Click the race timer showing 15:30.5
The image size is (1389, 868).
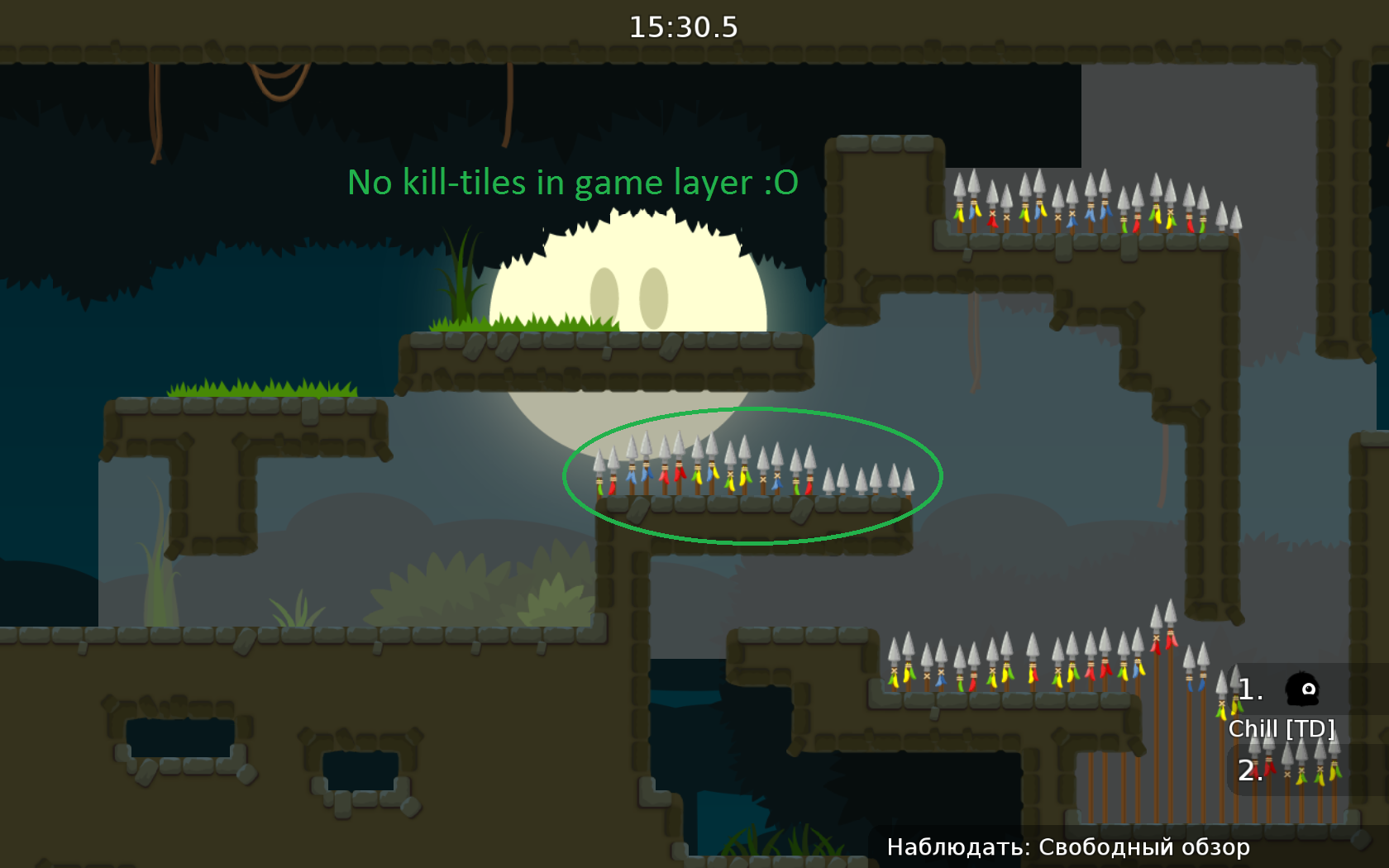(x=685, y=26)
